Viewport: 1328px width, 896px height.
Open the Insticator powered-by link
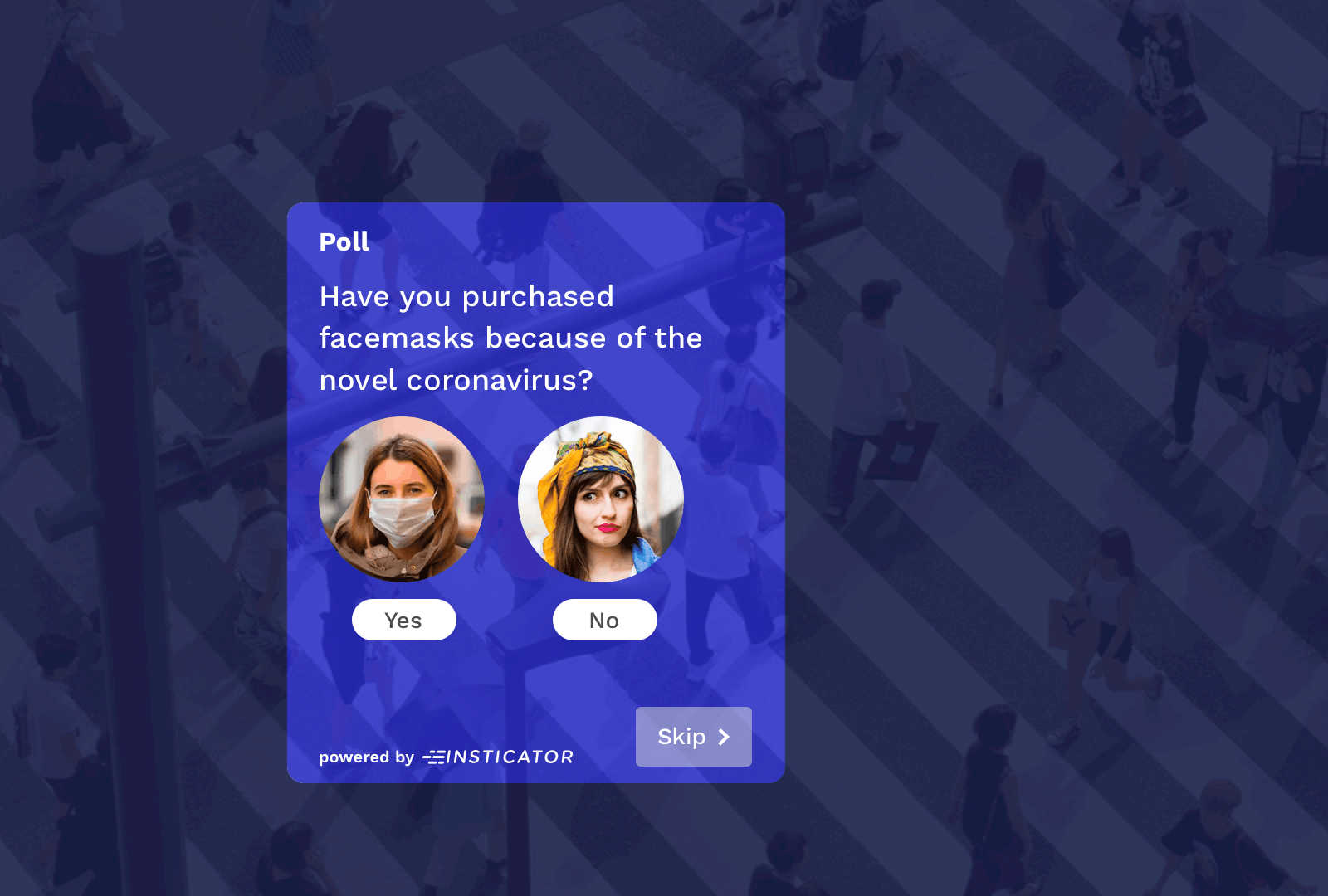pyautogui.click(x=498, y=757)
